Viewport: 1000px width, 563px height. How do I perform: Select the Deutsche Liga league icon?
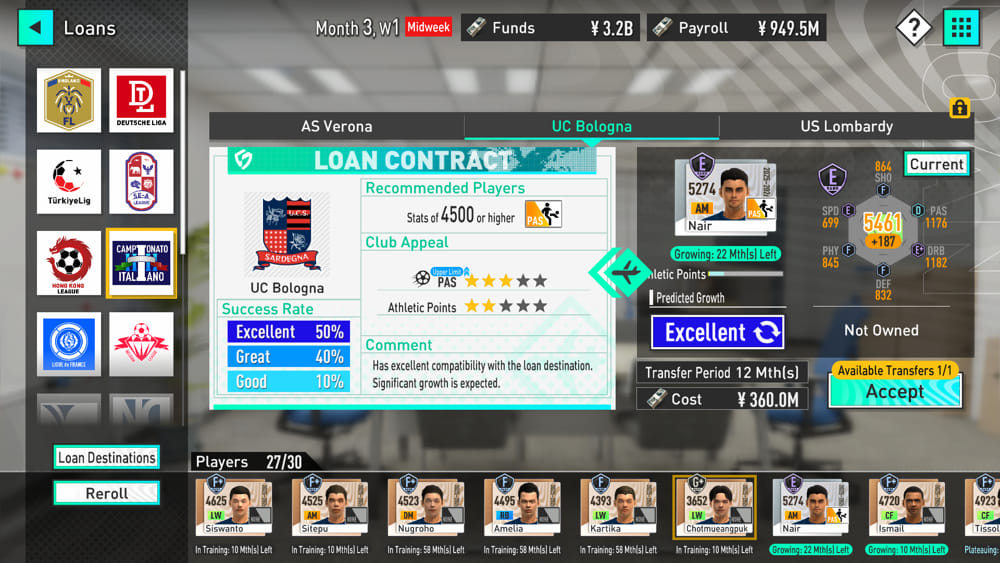(x=141, y=100)
